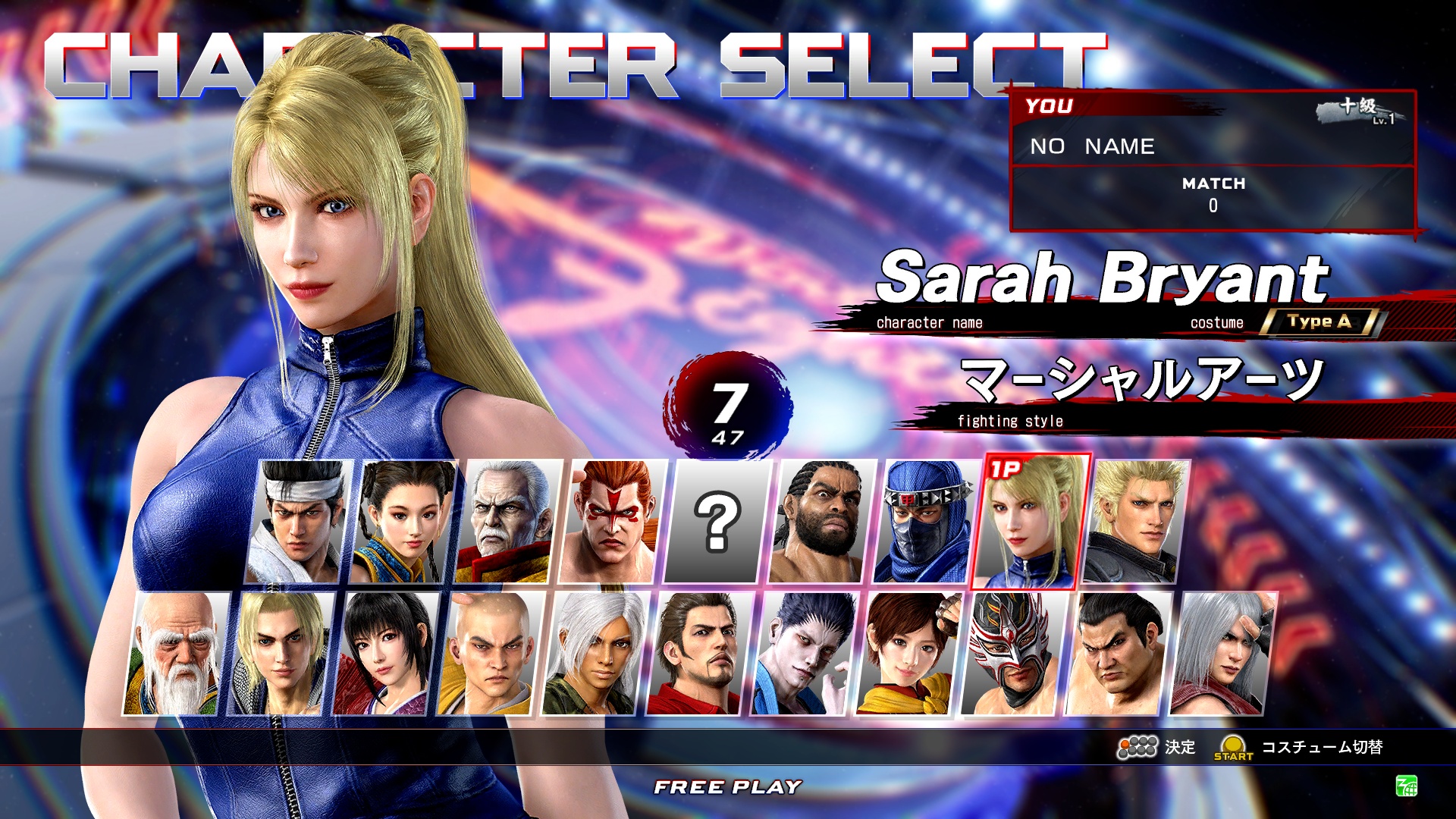
Task: Select Wolf with red face paint
Action: tap(613, 522)
